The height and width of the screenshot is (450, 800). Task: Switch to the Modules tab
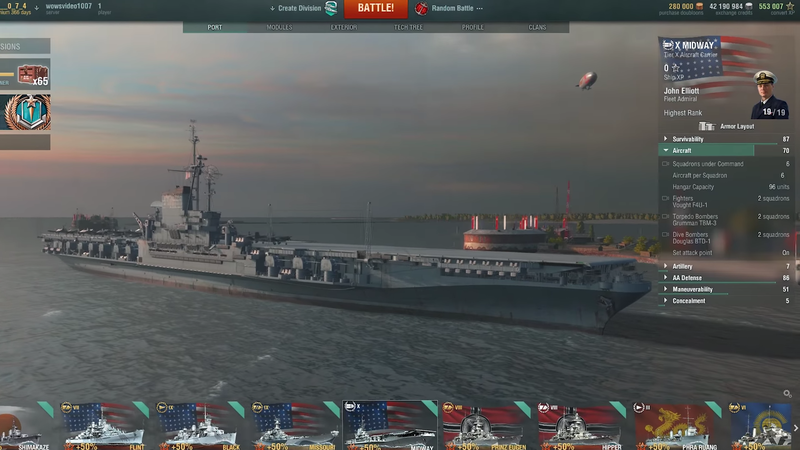(x=280, y=27)
